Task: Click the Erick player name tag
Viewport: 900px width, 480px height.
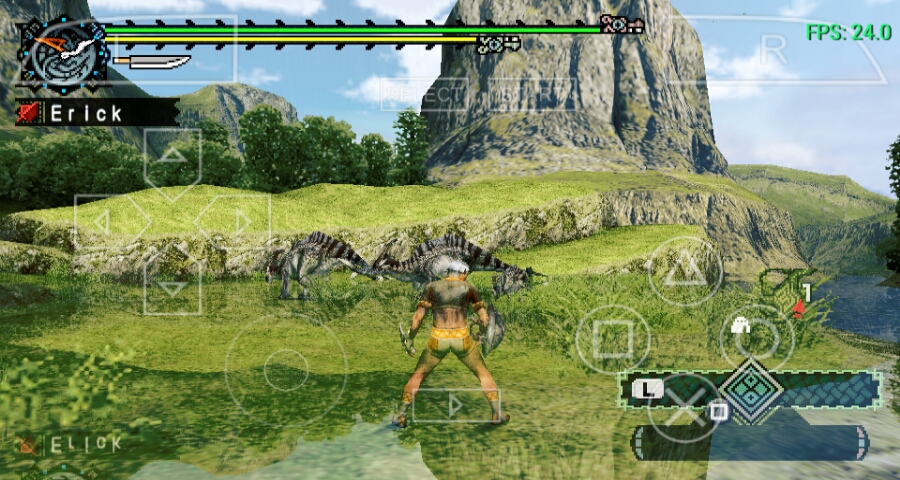Action: coord(97,112)
